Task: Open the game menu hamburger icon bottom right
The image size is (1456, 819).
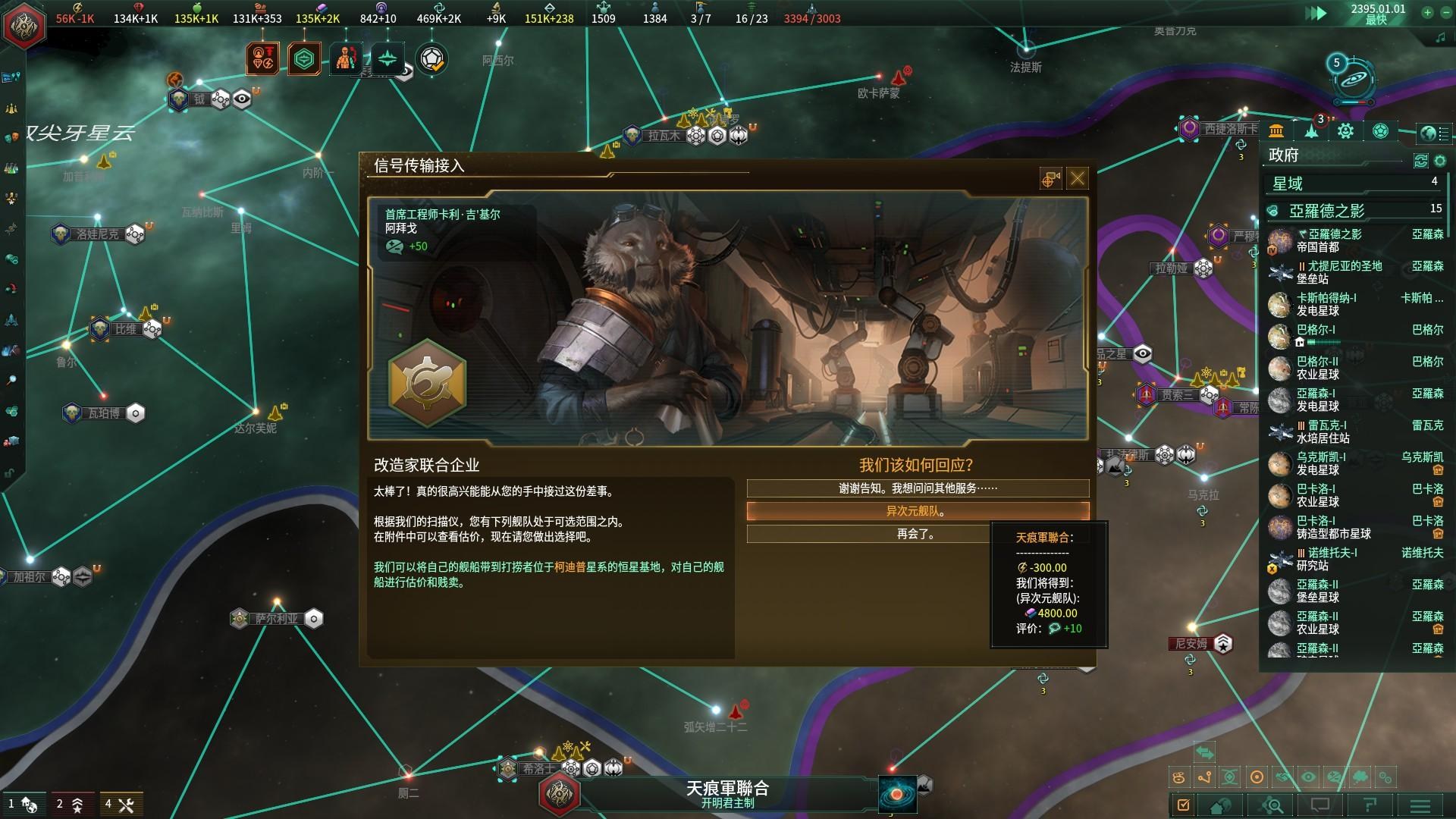Action: click(x=1419, y=805)
